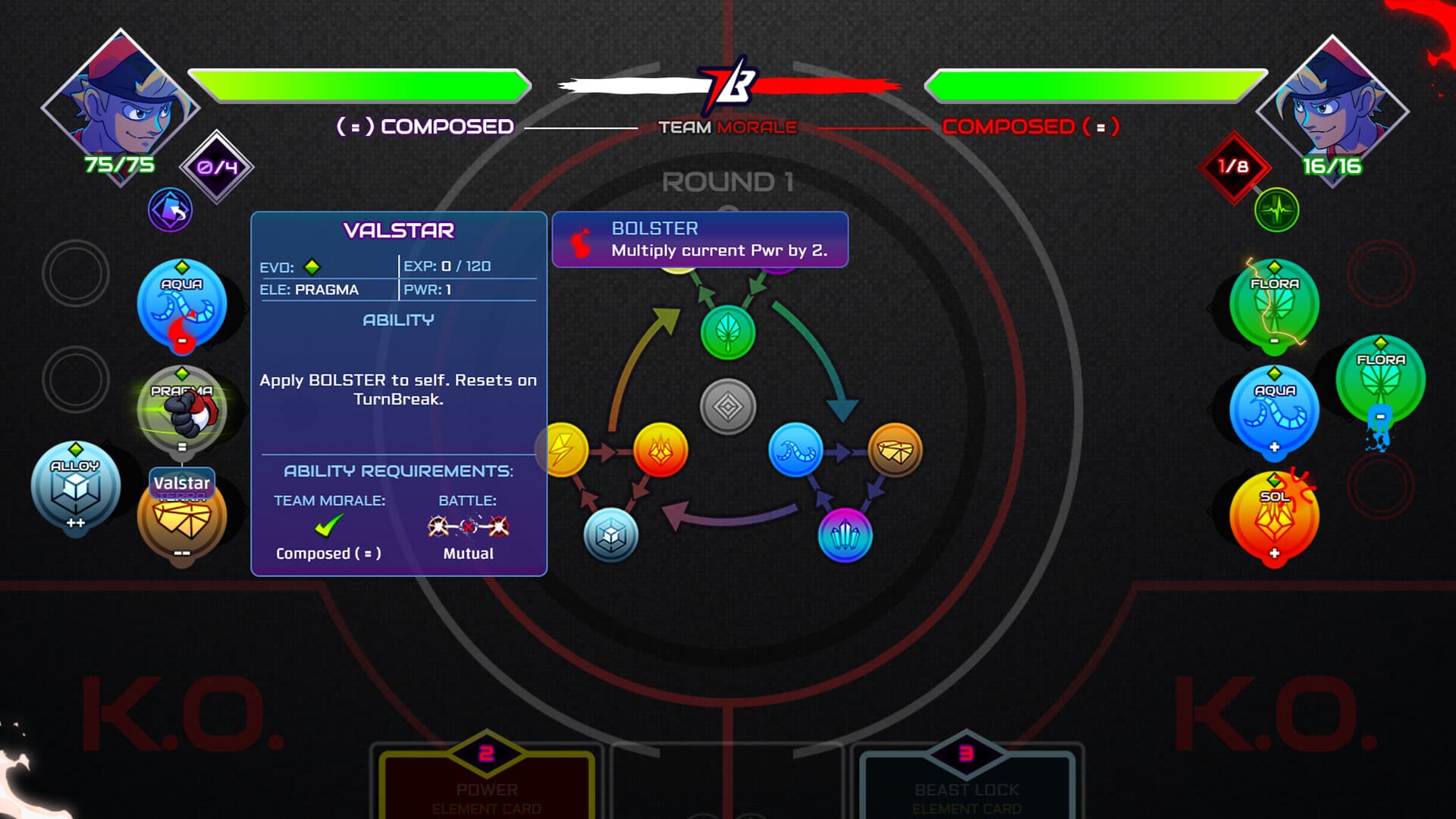1456x819 pixels.
Task: Click the Valstar name label on the Terra beast
Action: tap(181, 483)
